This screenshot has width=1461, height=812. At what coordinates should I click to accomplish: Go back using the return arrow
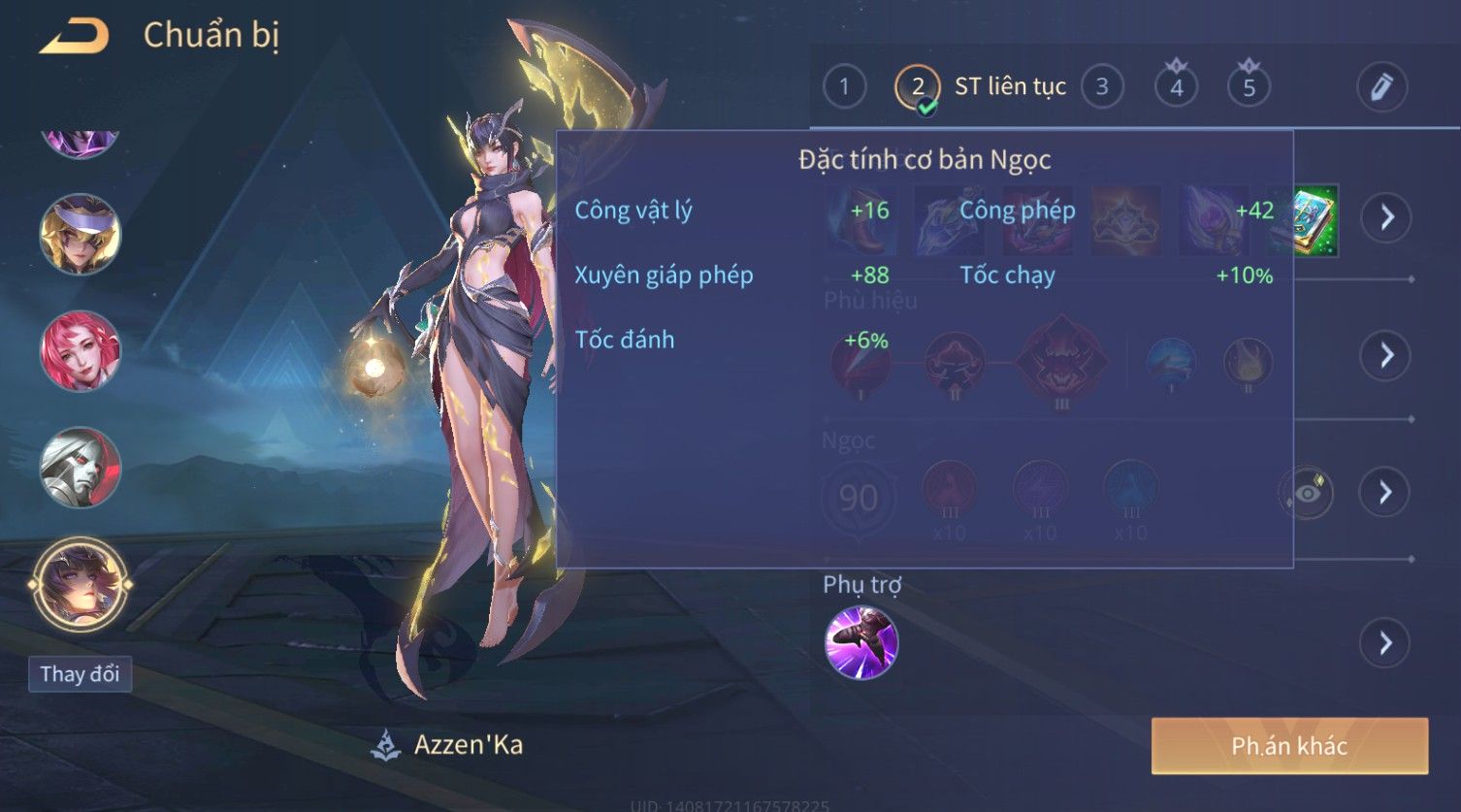tap(74, 37)
